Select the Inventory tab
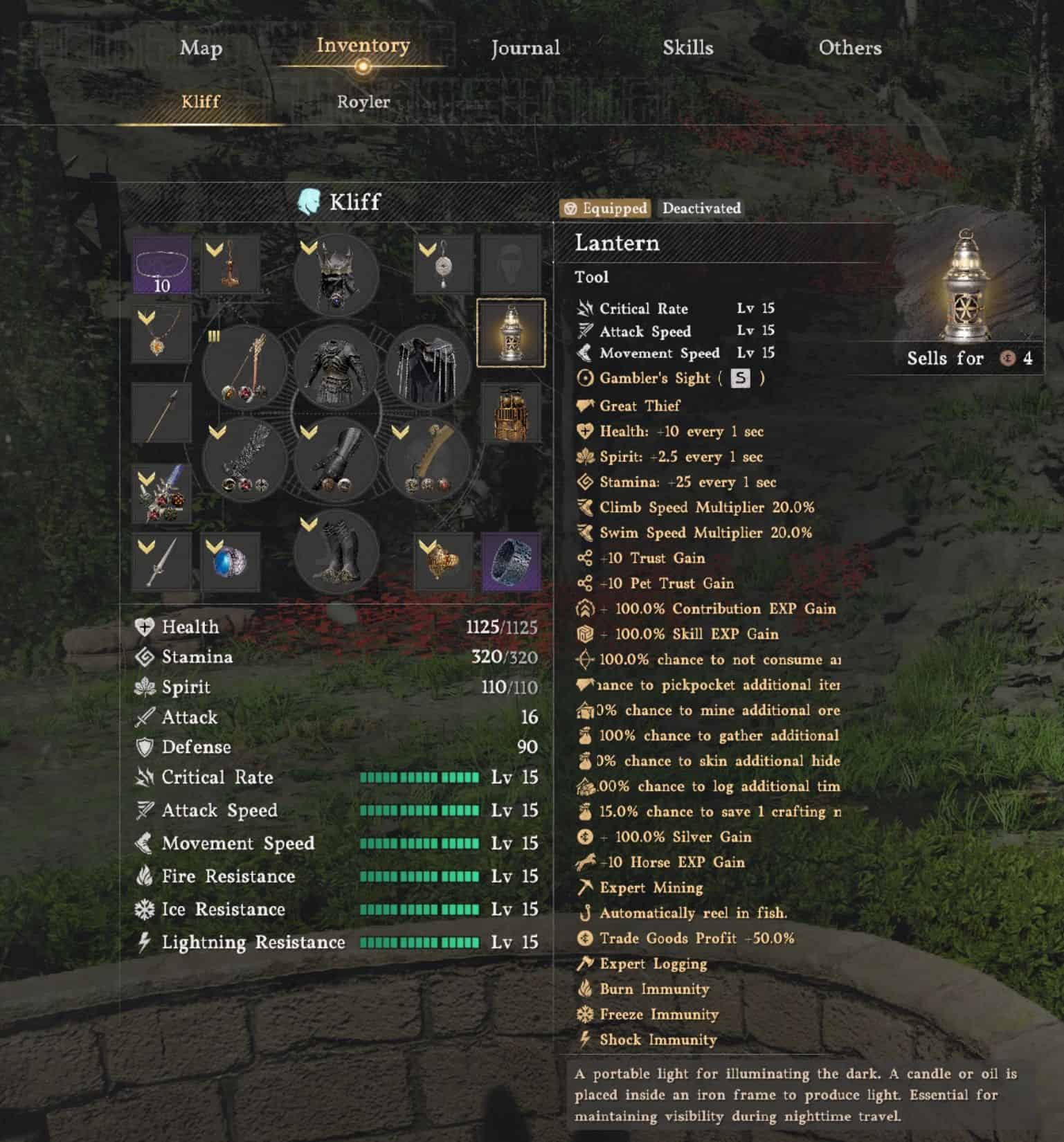Viewport: 1064px width, 1142px height. tap(363, 46)
